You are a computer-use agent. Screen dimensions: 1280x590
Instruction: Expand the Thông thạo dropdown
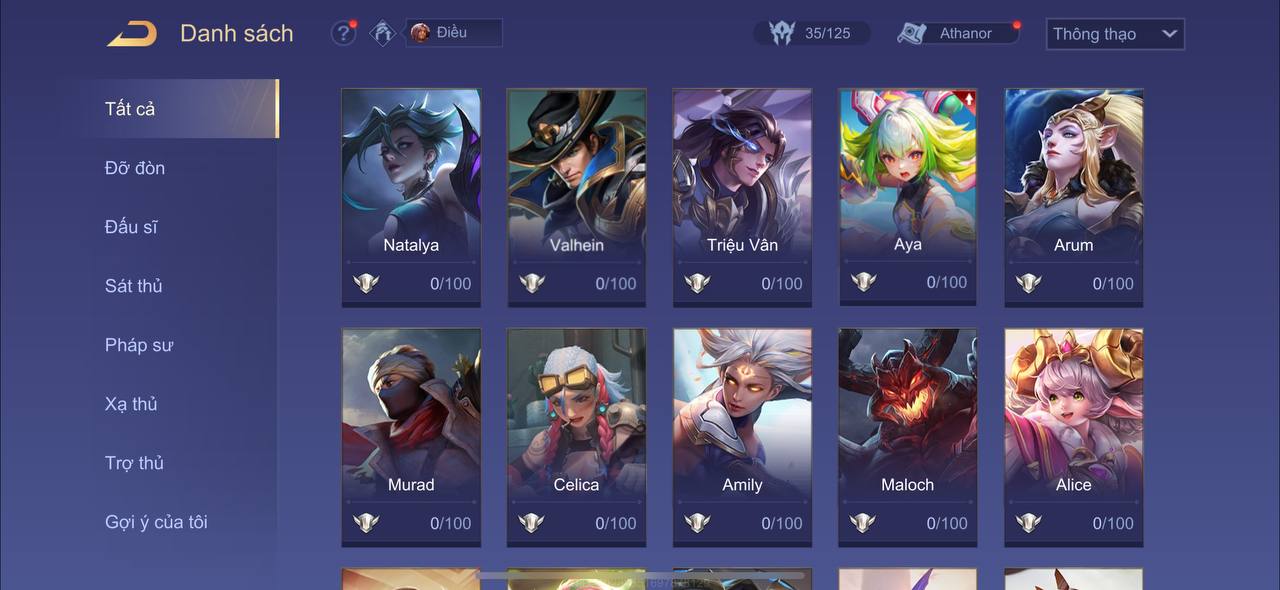pyautogui.click(x=1114, y=34)
